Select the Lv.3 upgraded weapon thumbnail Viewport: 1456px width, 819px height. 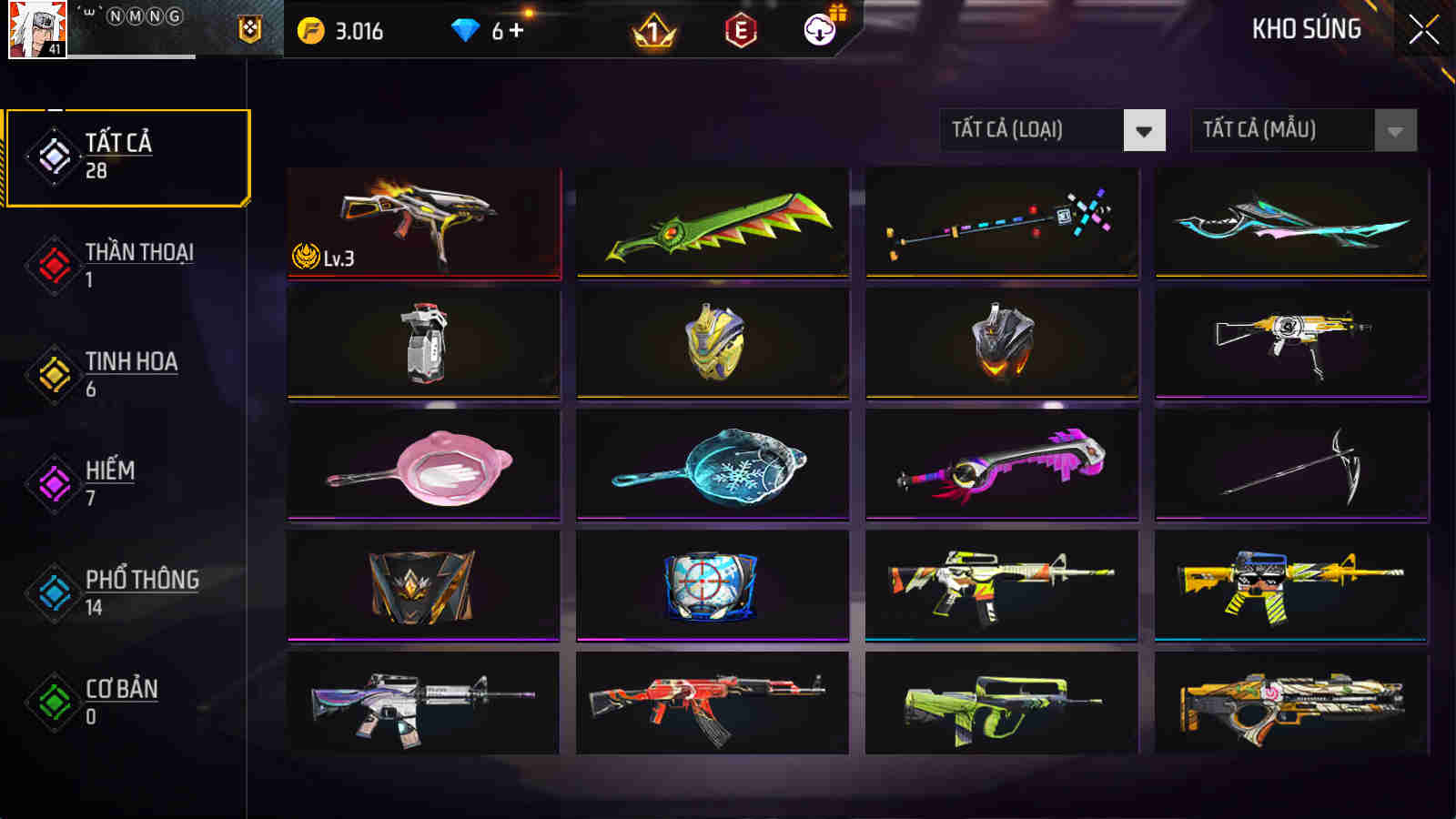(423, 223)
